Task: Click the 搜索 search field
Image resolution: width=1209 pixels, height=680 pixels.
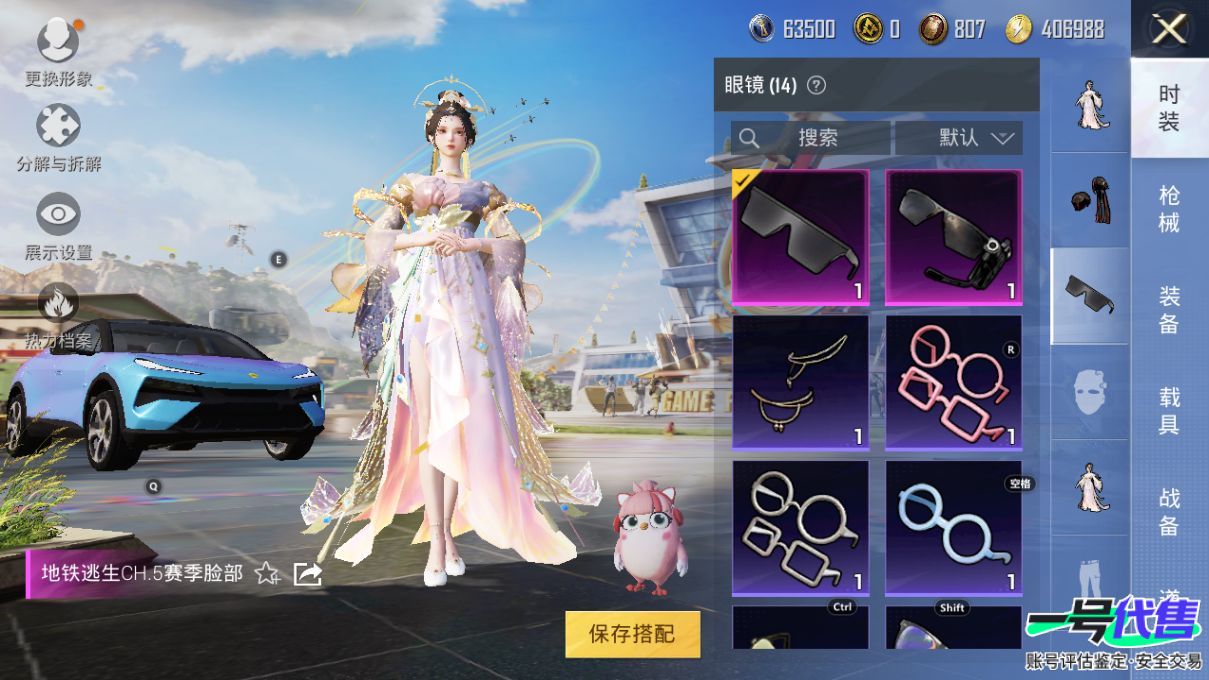Action: pyautogui.click(x=810, y=138)
